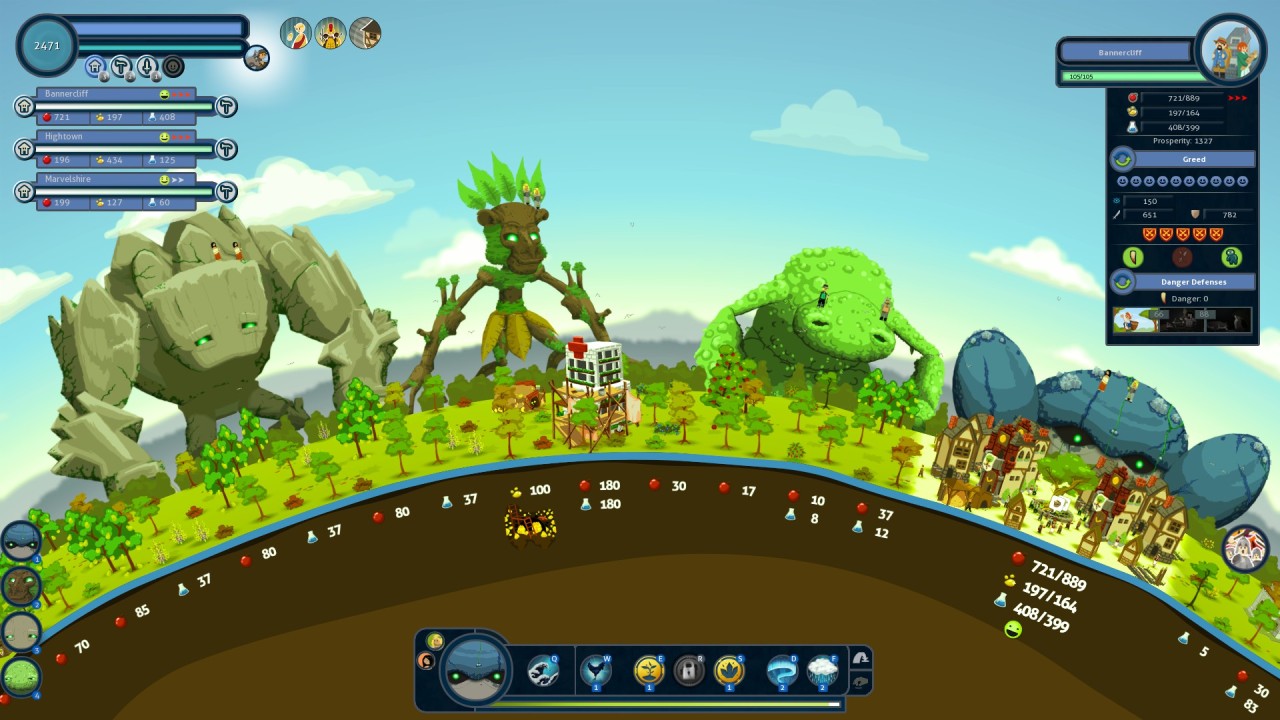Click the locked ability slot
Image resolution: width=1280 pixels, height=720 pixels.
[688, 670]
